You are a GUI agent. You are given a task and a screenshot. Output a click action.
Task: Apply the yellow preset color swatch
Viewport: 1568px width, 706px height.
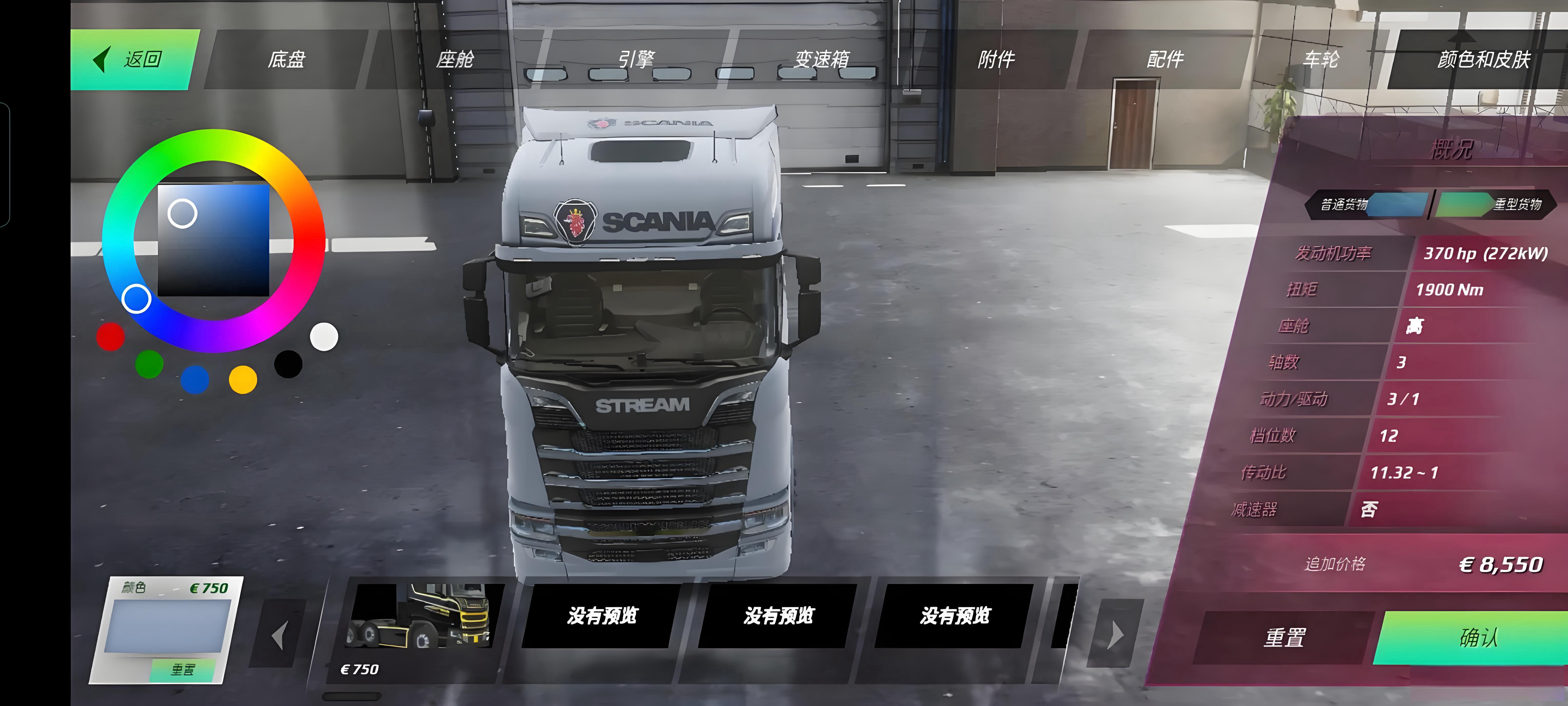243,379
